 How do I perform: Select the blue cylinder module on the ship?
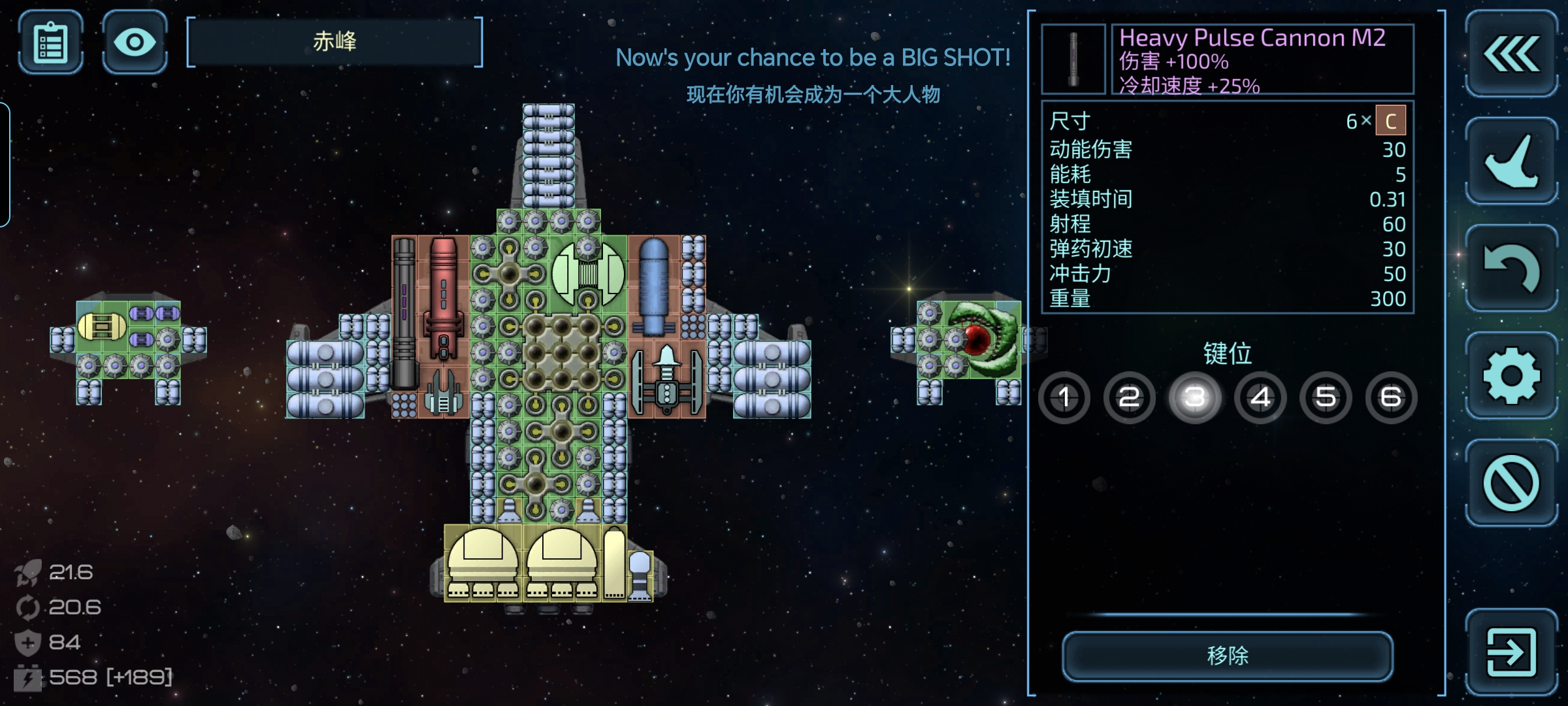click(x=653, y=286)
